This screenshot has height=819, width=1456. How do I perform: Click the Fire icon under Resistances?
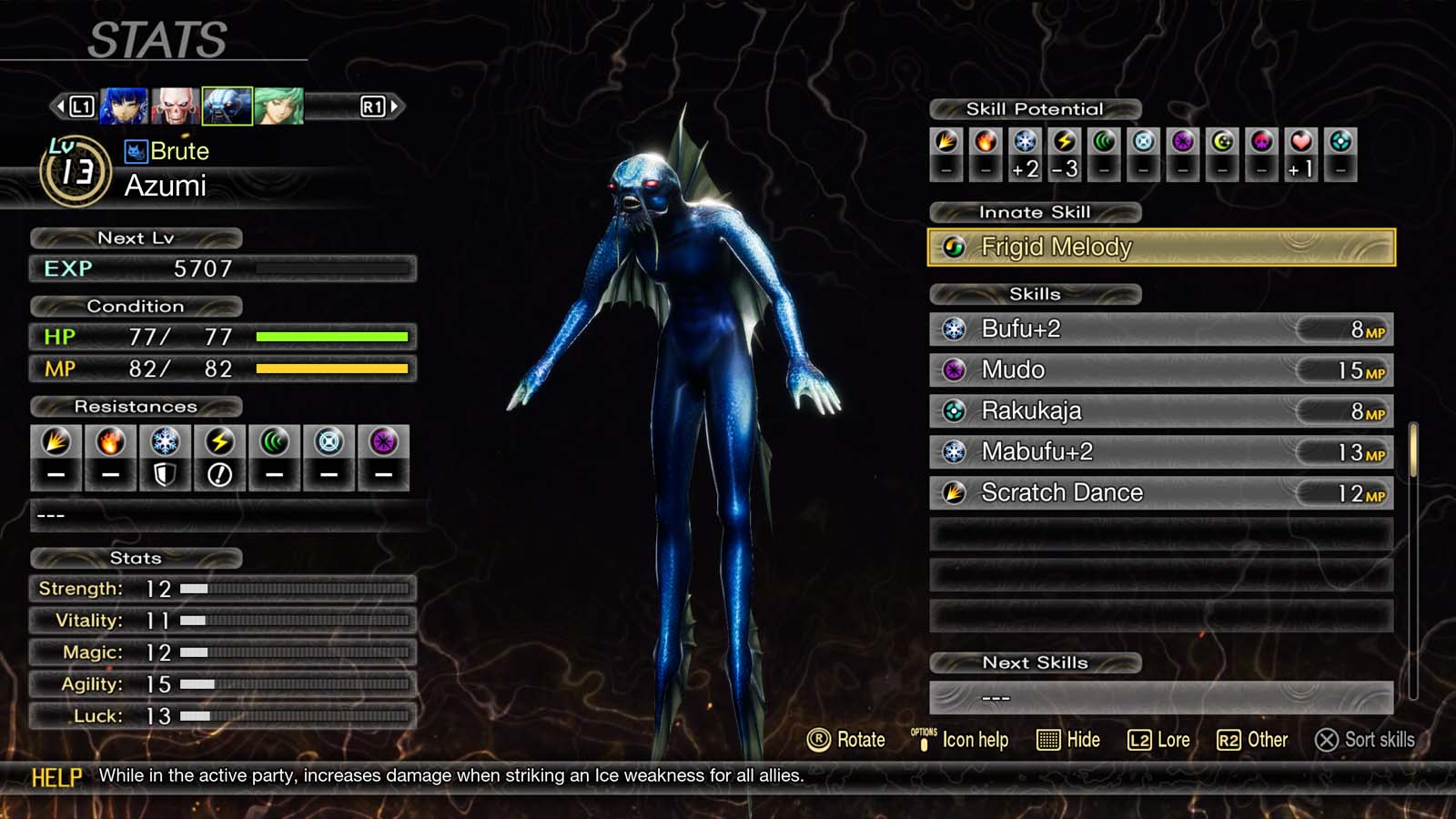coord(110,441)
